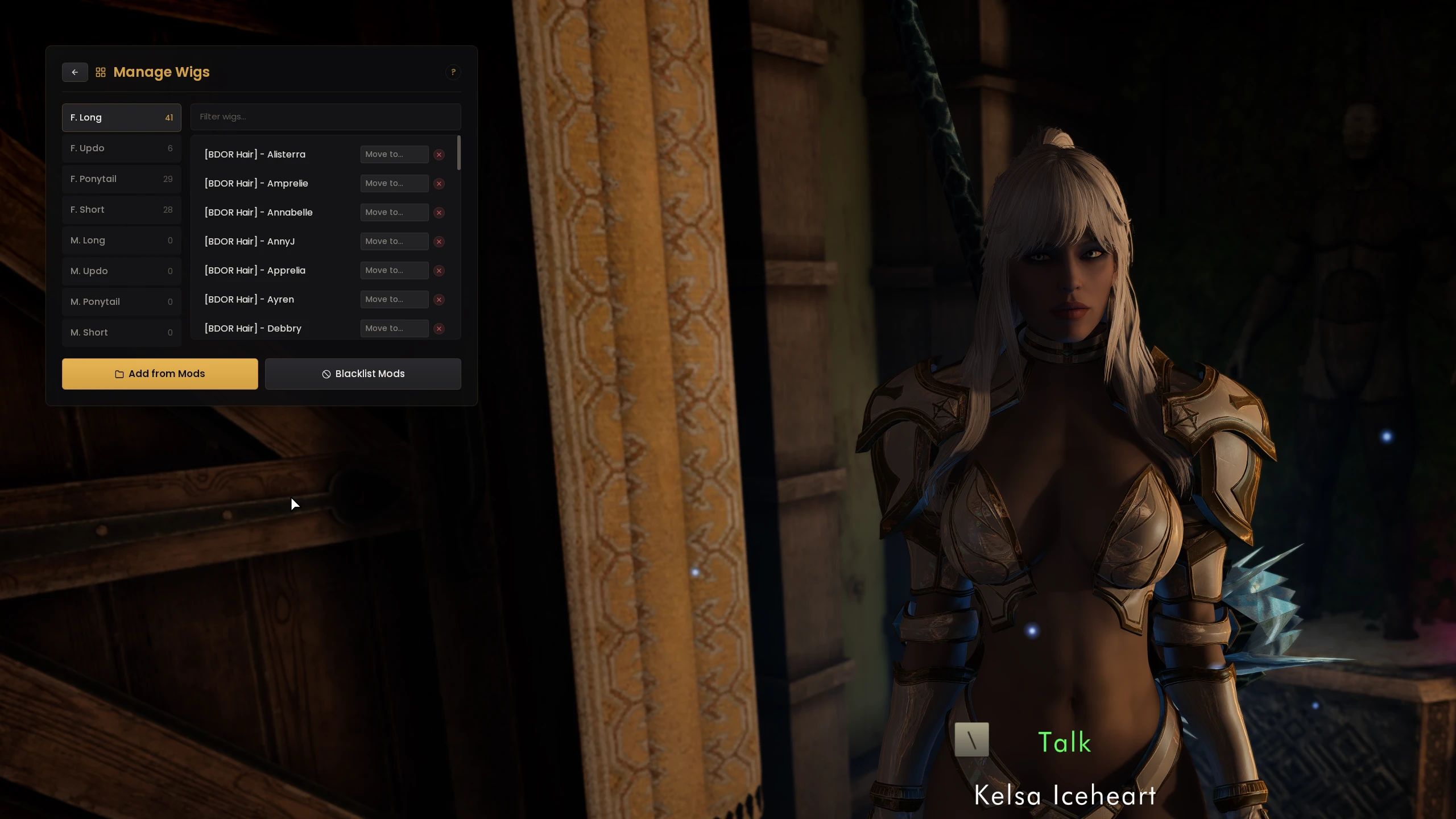Switch to the M. Long category
The height and width of the screenshot is (819, 1456).
pyautogui.click(x=121, y=240)
